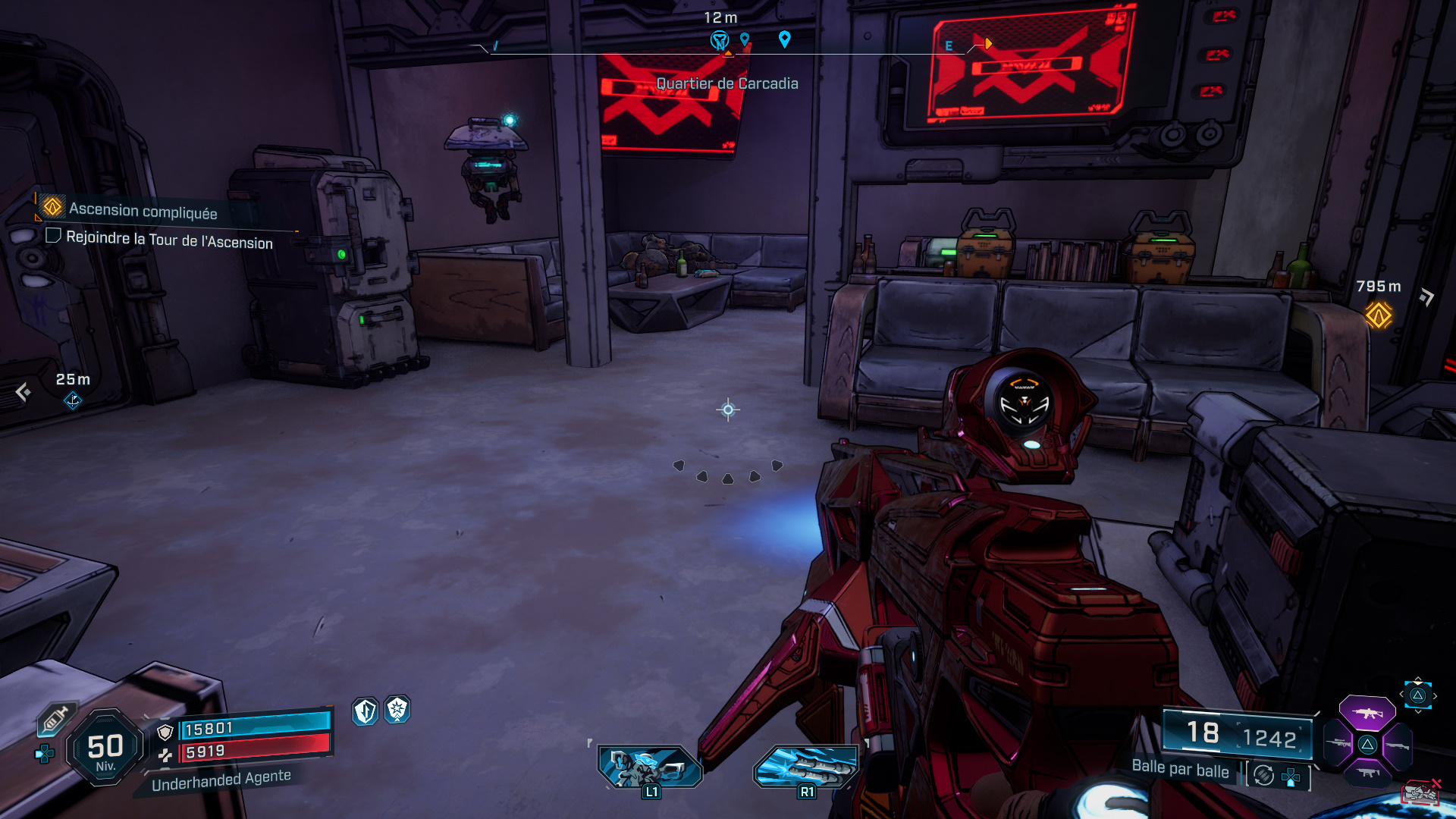Click the red crossed-out vehicle icon

[x=1420, y=792]
